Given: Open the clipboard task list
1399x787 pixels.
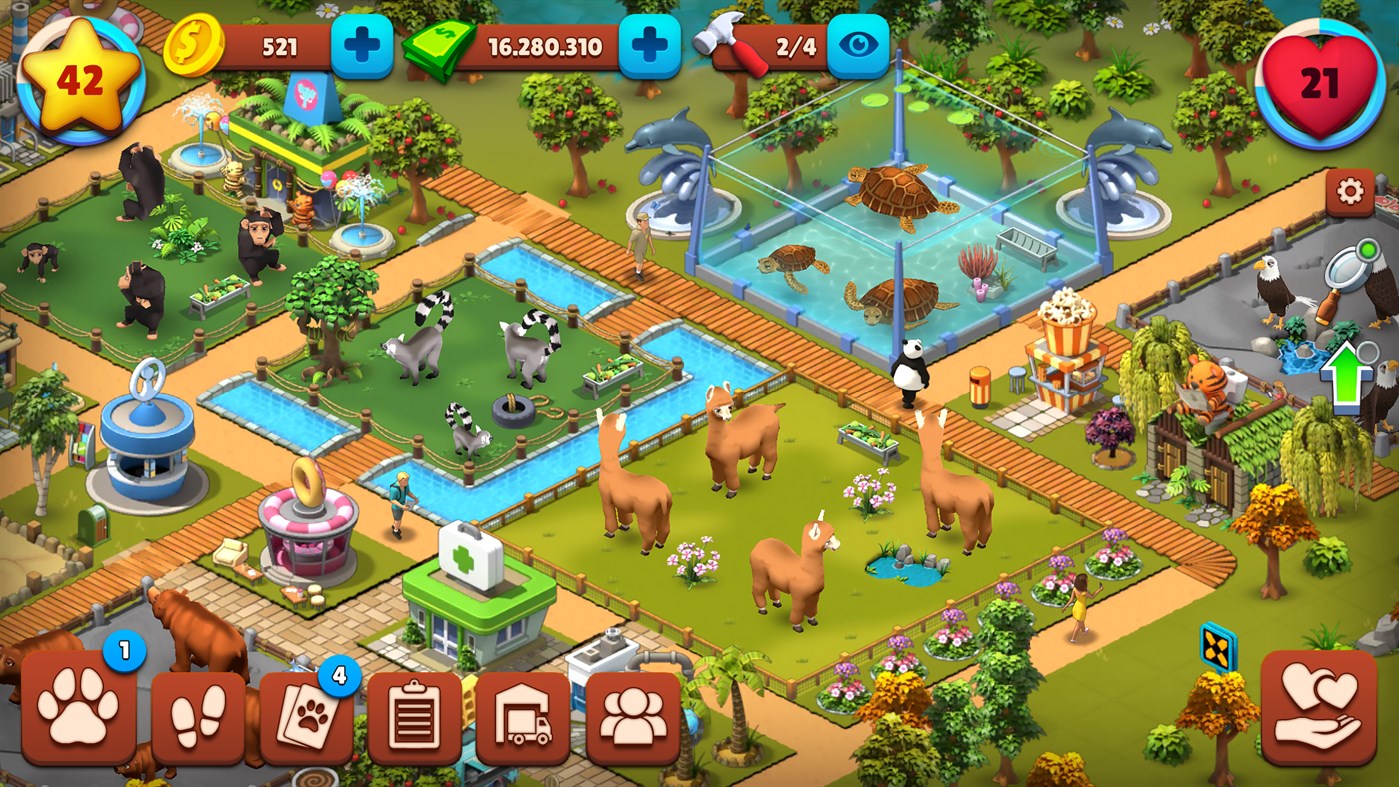Looking at the screenshot, I should click(x=415, y=710).
